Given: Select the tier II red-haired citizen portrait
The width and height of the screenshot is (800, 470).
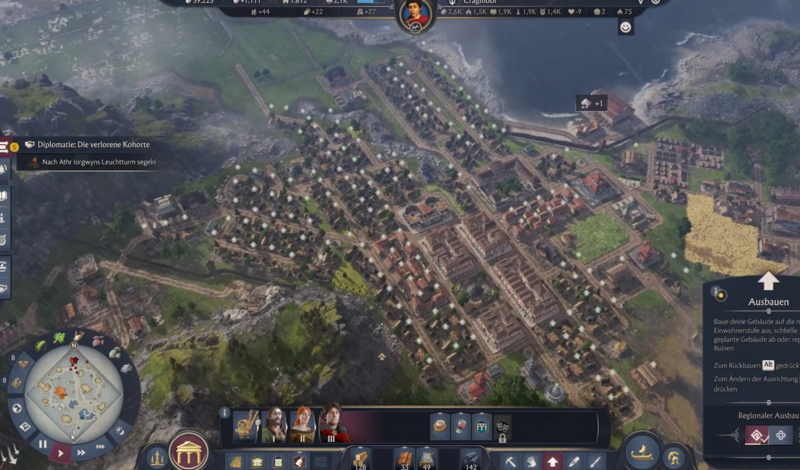Looking at the screenshot, I should coord(302,425).
